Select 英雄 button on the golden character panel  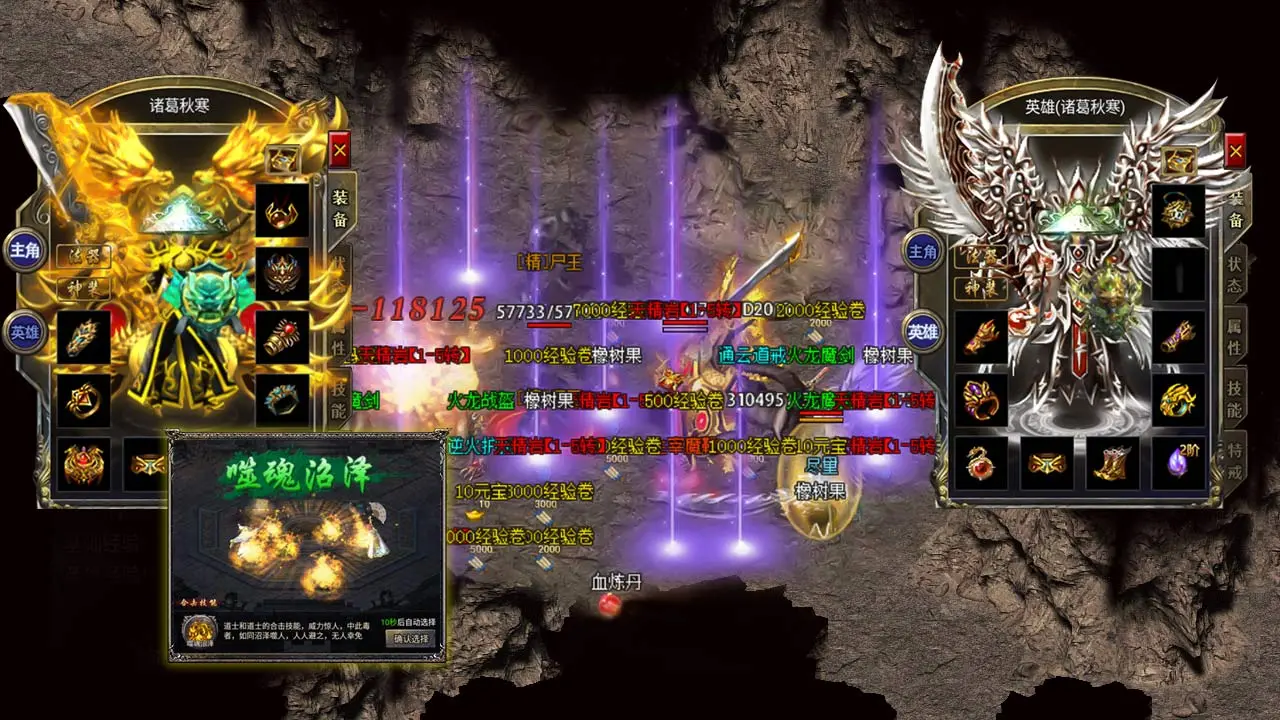tap(23, 331)
